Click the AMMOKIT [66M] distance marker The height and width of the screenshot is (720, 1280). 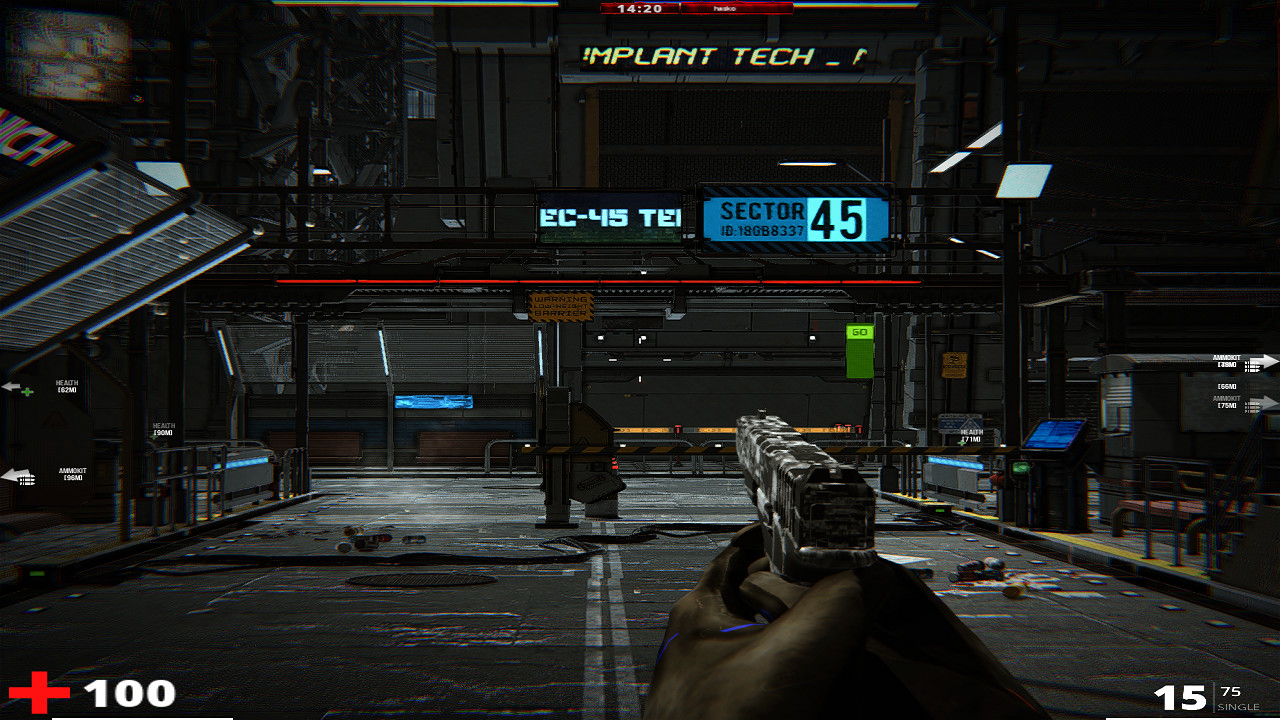[1228, 387]
